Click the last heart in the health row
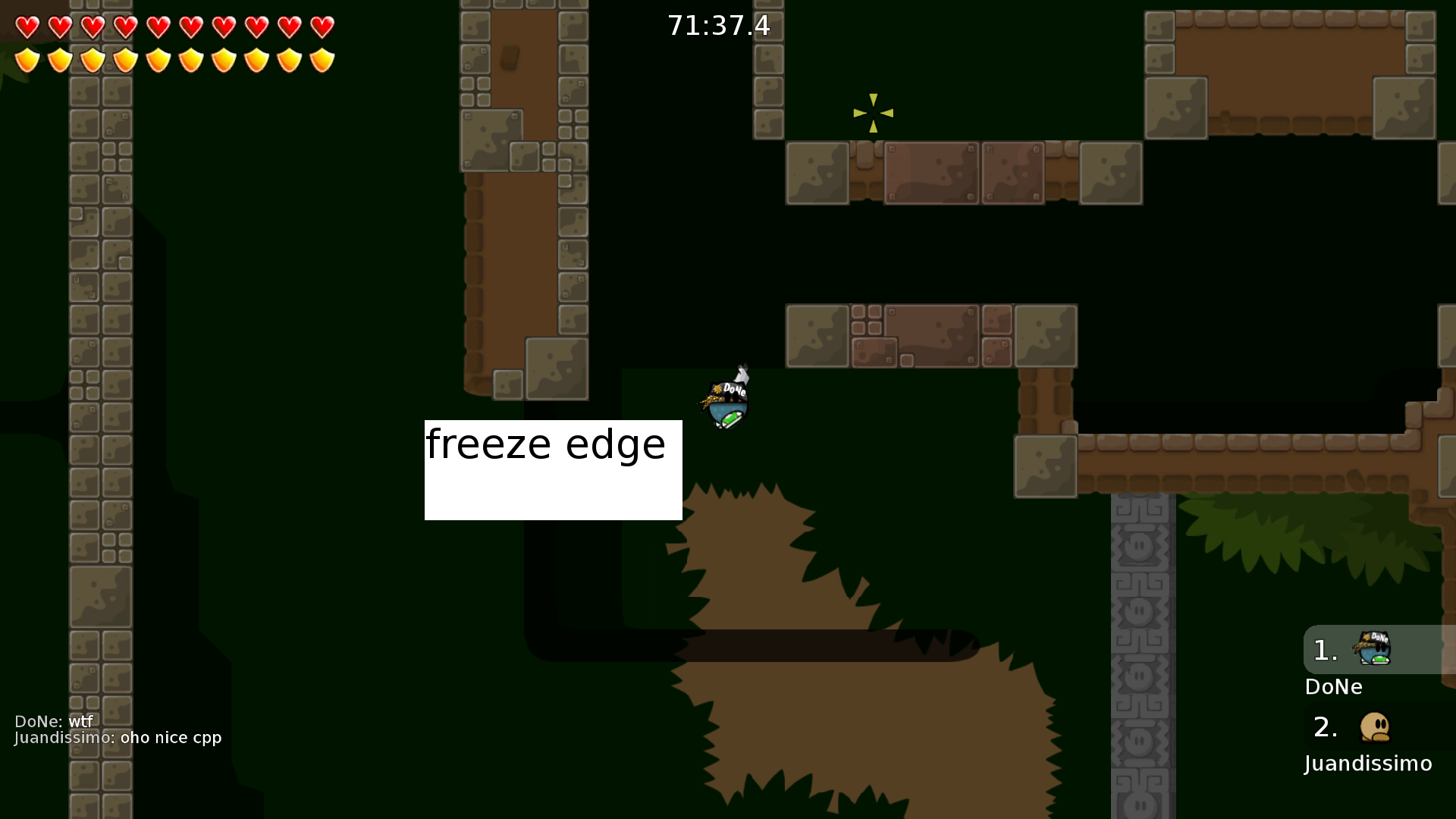This screenshot has width=1456, height=819. point(322,27)
